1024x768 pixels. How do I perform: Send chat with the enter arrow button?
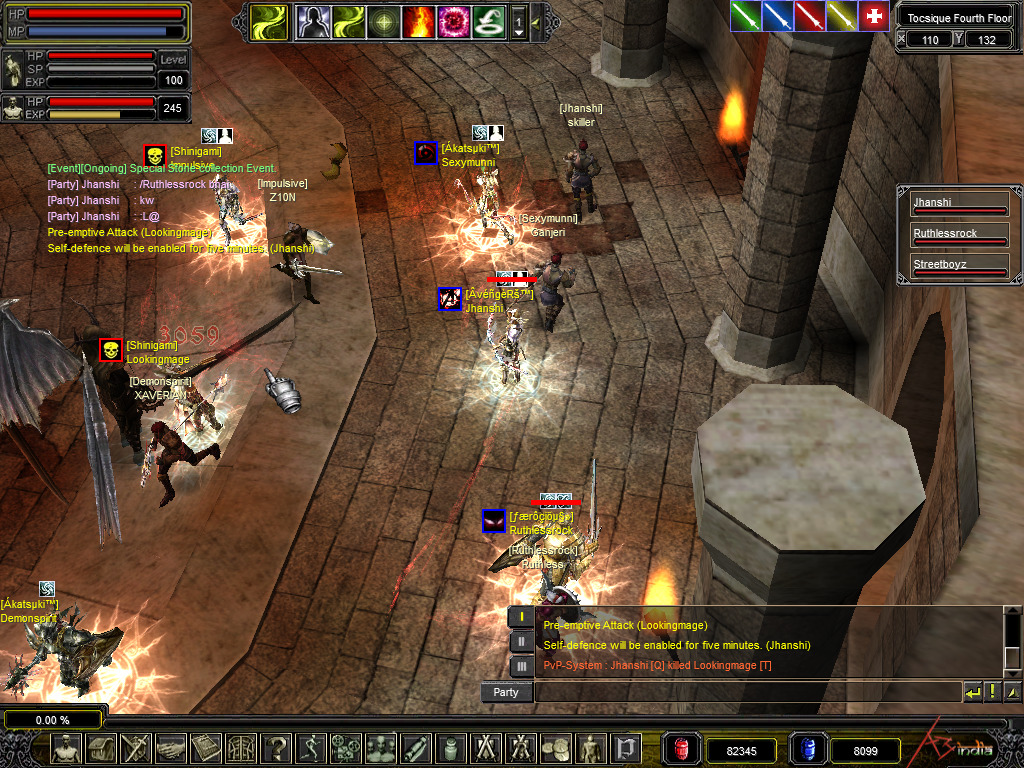[973, 692]
